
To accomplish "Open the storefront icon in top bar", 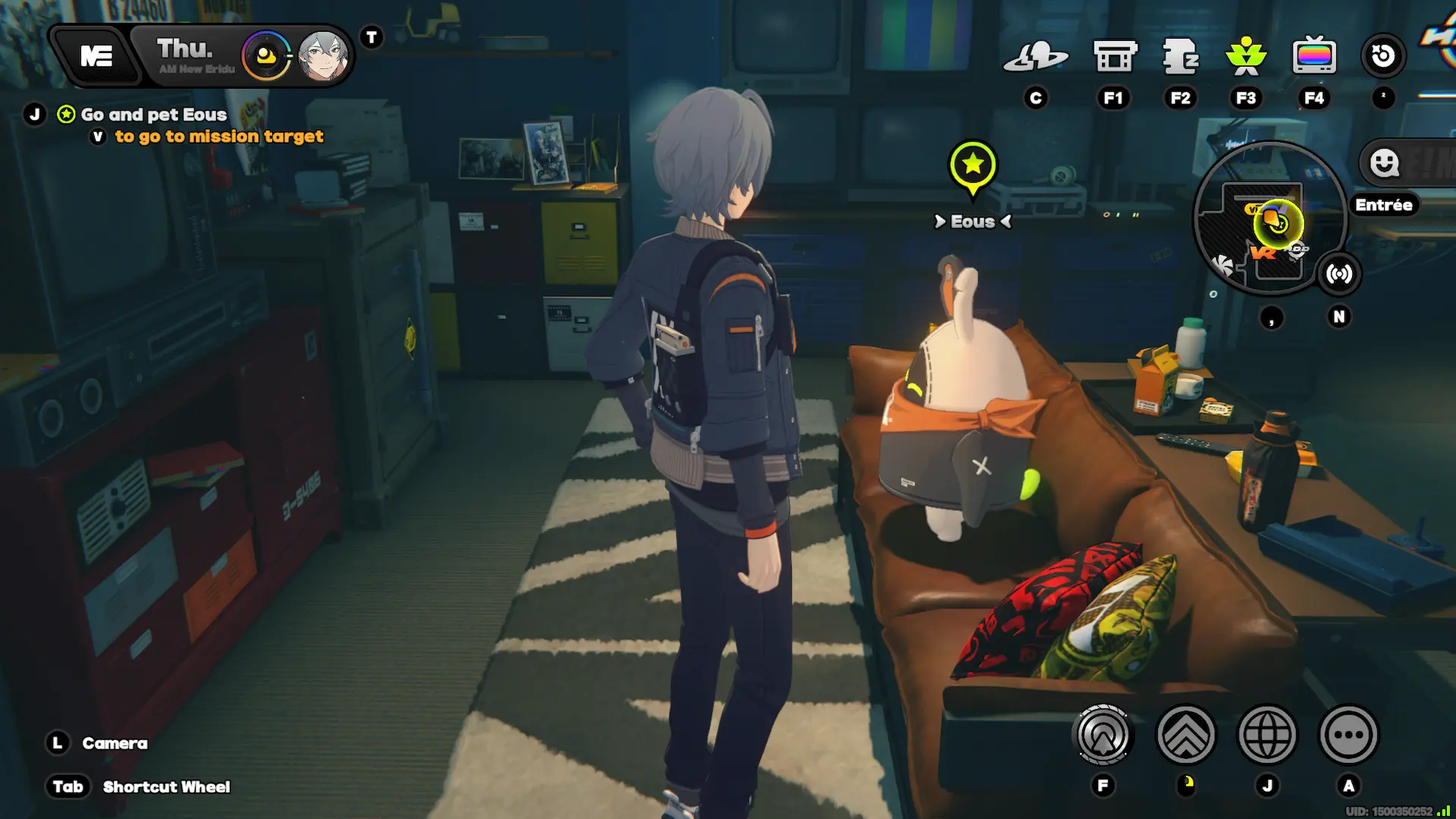I will pyautogui.click(x=1114, y=56).
